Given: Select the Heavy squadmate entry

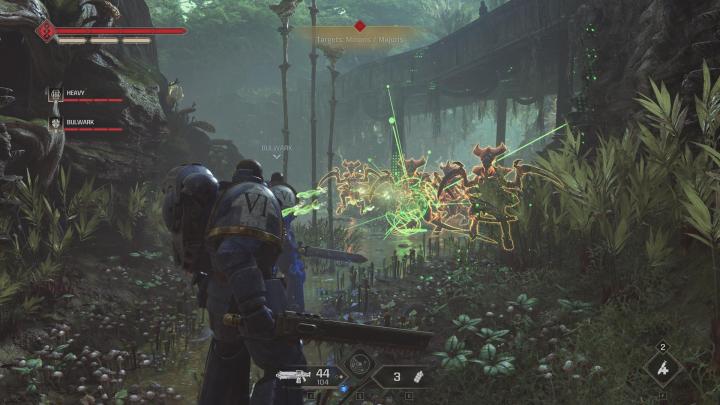Looking at the screenshot, I should [x=85, y=94].
